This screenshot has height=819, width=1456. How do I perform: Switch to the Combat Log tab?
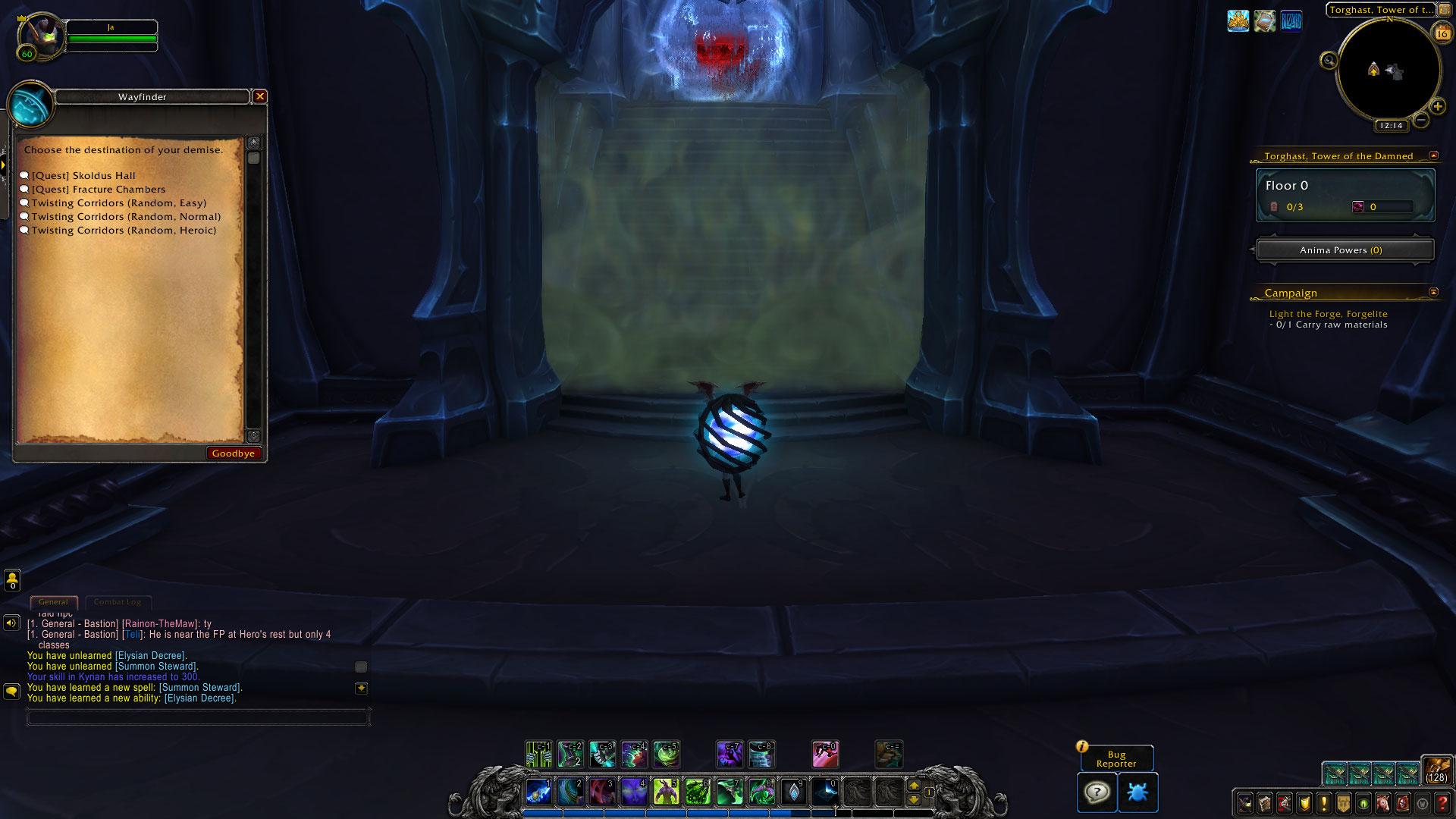[x=118, y=602]
